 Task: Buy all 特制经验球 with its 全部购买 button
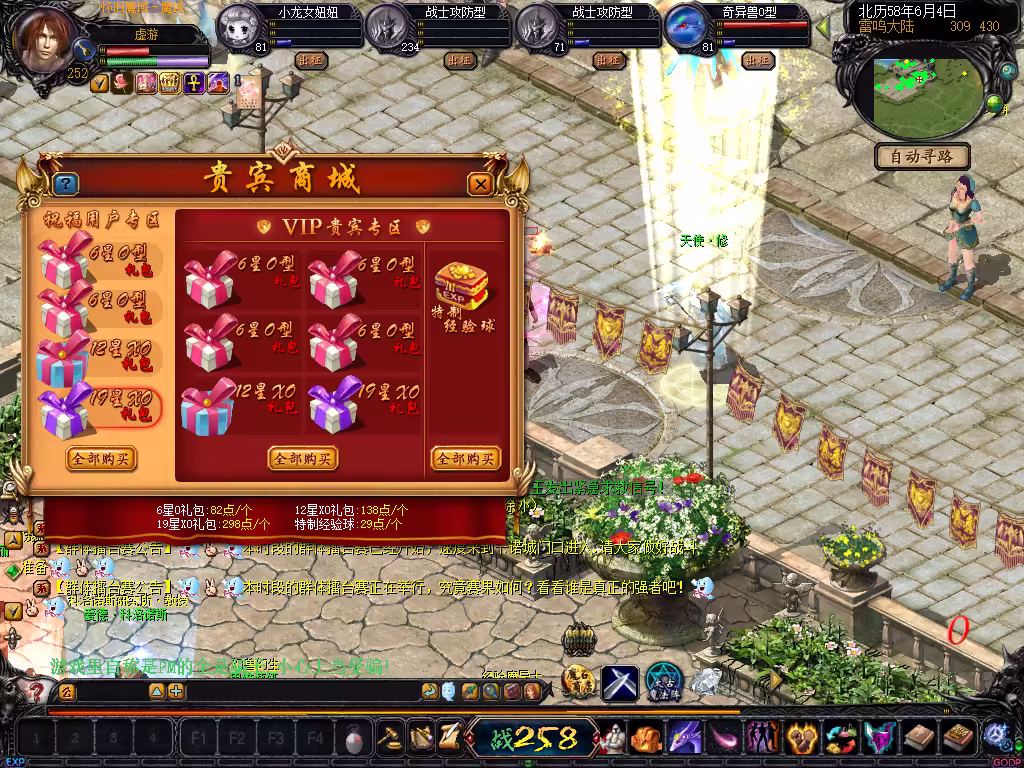pyautogui.click(x=465, y=458)
